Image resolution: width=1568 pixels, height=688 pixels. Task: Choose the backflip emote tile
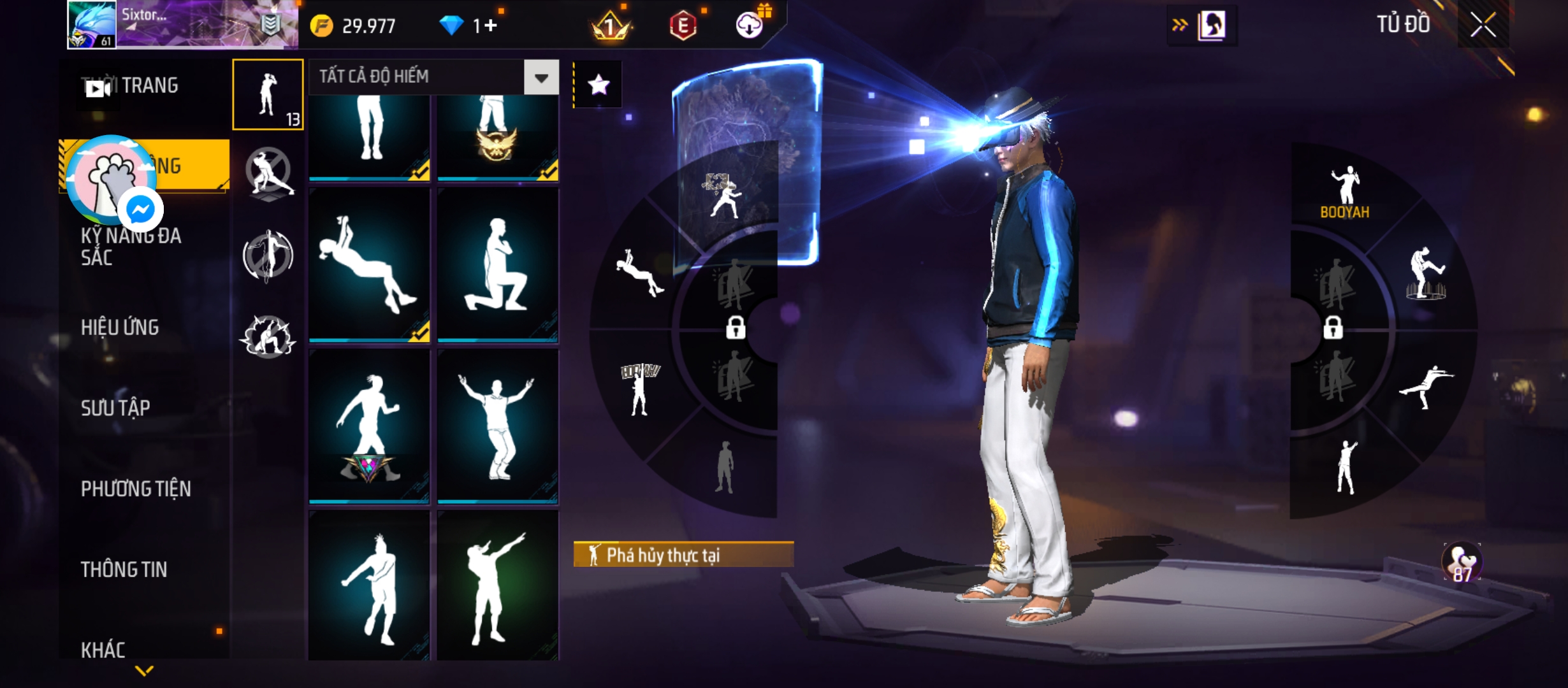369,265
